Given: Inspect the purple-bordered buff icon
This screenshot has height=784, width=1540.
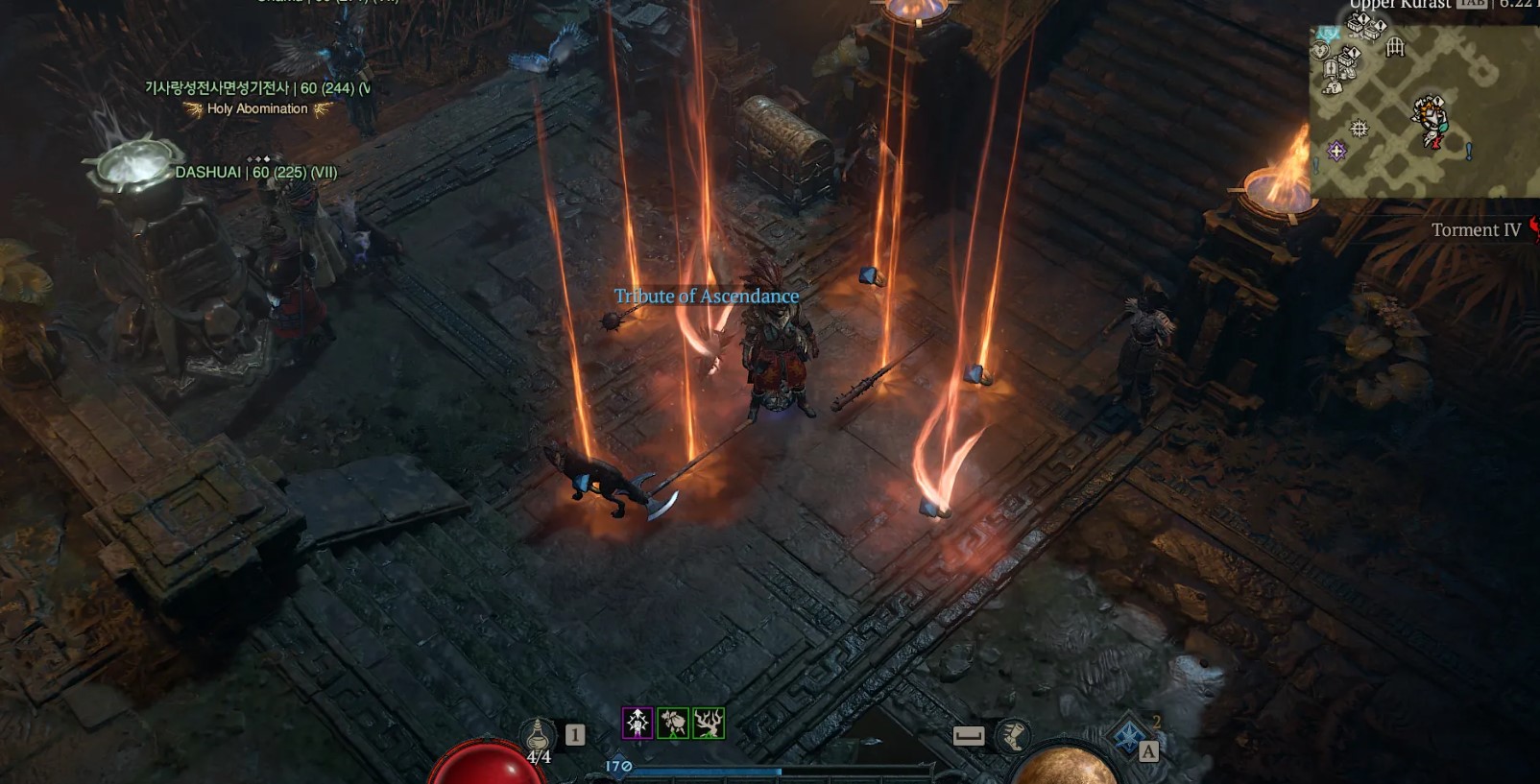Looking at the screenshot, I should (x=638, y=723).
